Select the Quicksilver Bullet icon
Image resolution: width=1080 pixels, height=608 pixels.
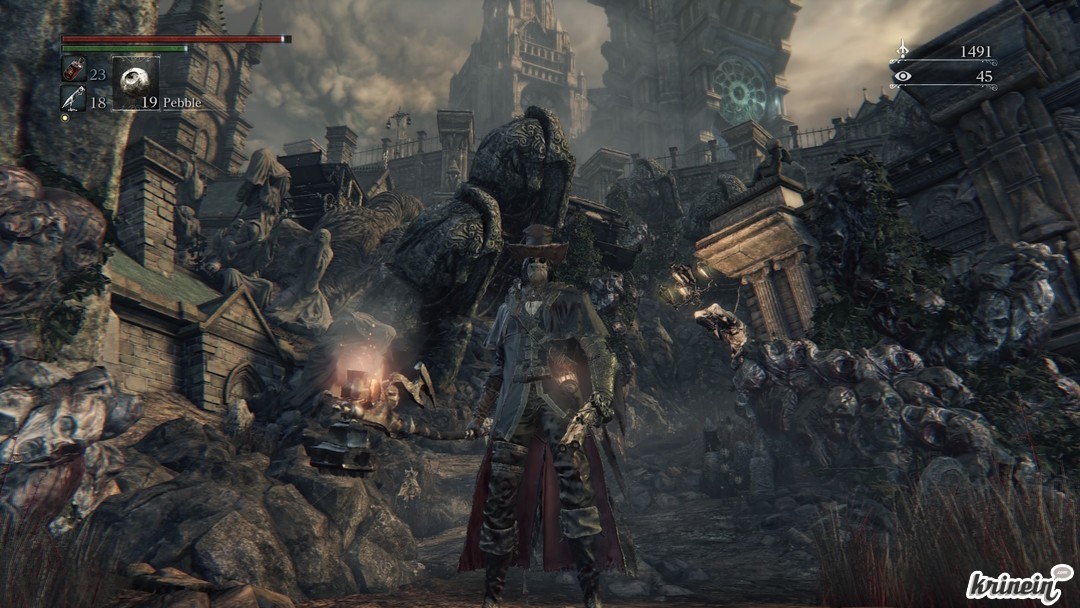pos(73,99)
